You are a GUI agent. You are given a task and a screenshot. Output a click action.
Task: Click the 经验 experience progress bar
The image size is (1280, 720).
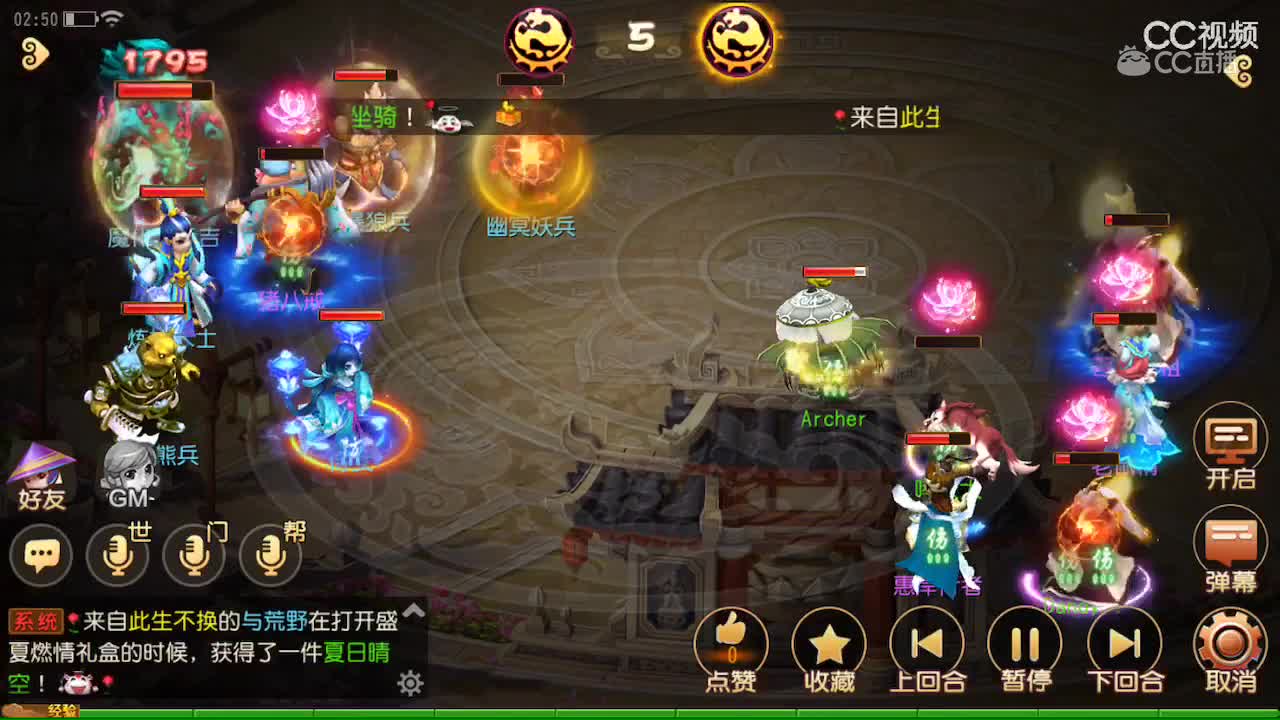60,712
